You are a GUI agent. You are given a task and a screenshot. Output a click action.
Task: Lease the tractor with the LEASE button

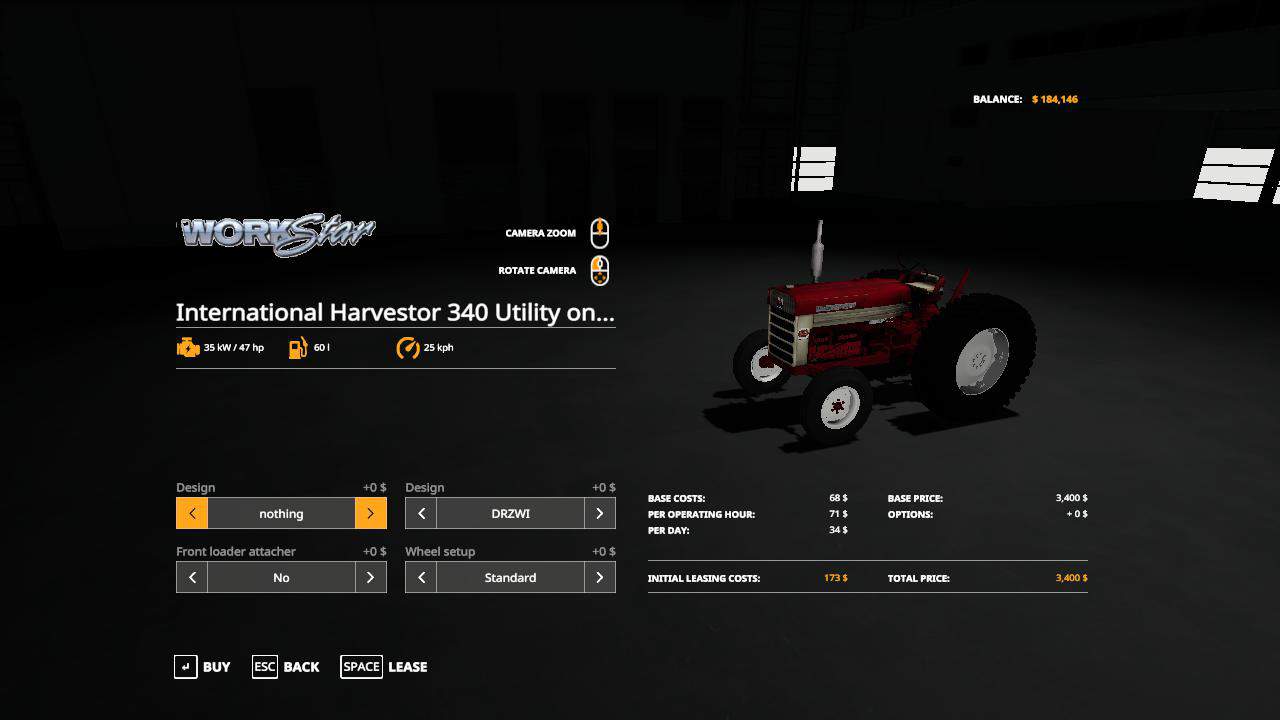tap(385, 667)
